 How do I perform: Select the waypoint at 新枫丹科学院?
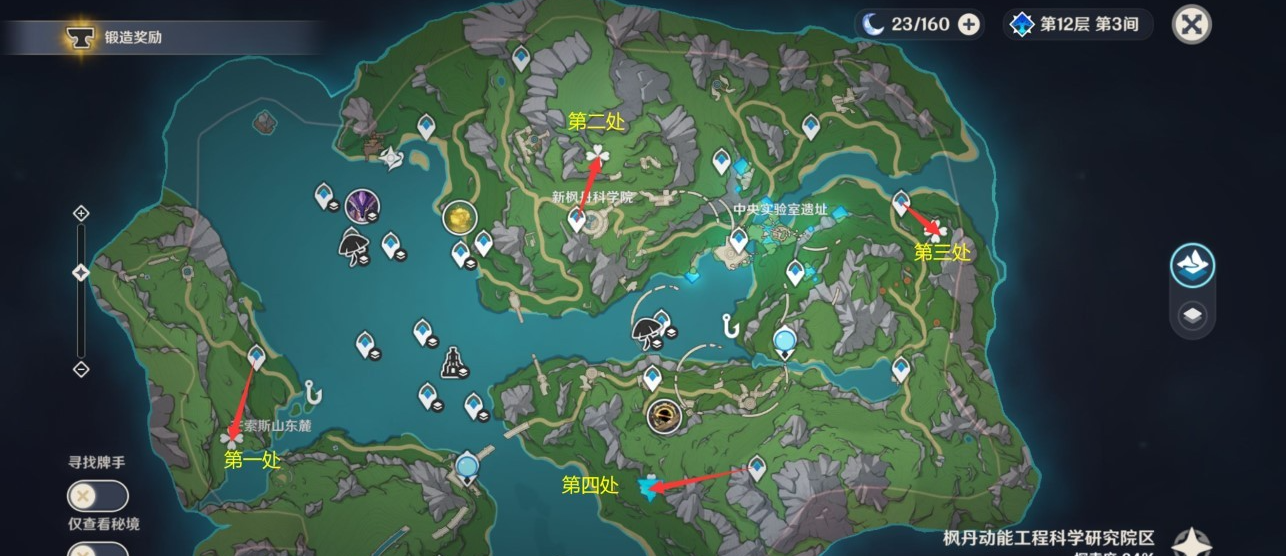tap(577, 219)
